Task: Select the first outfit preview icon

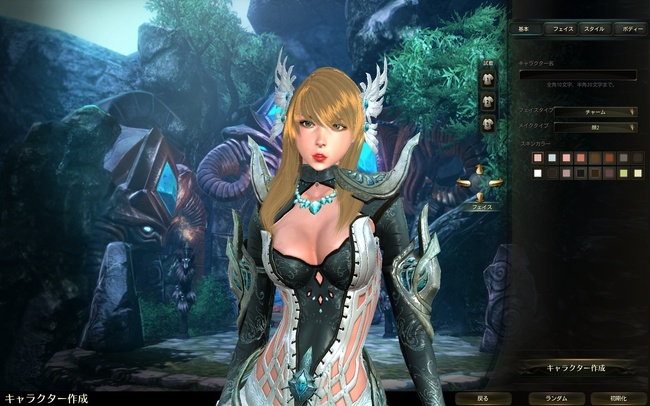Action: tap(489, 79)
